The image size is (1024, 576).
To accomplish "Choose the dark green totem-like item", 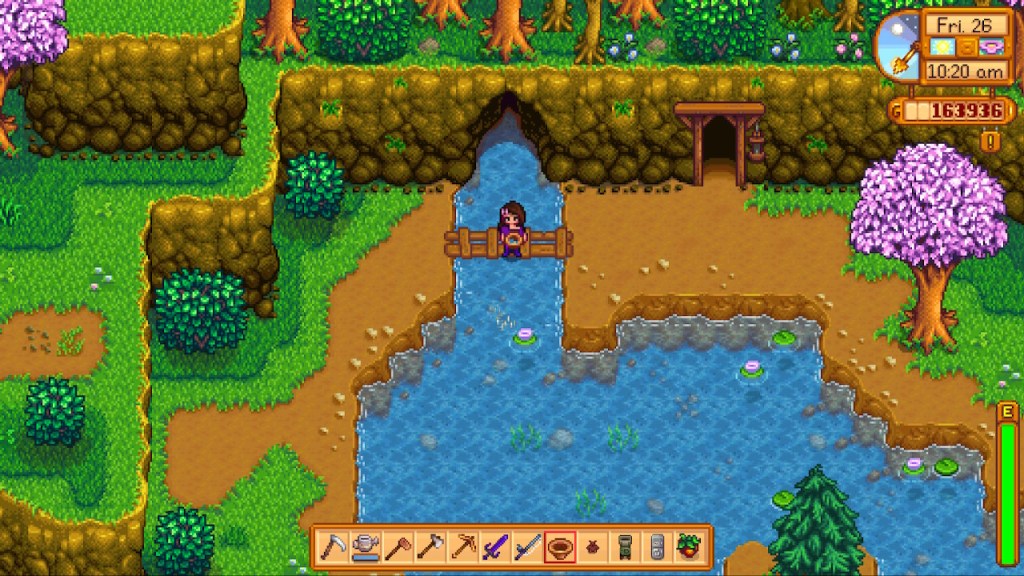I will tap(624, 547).
